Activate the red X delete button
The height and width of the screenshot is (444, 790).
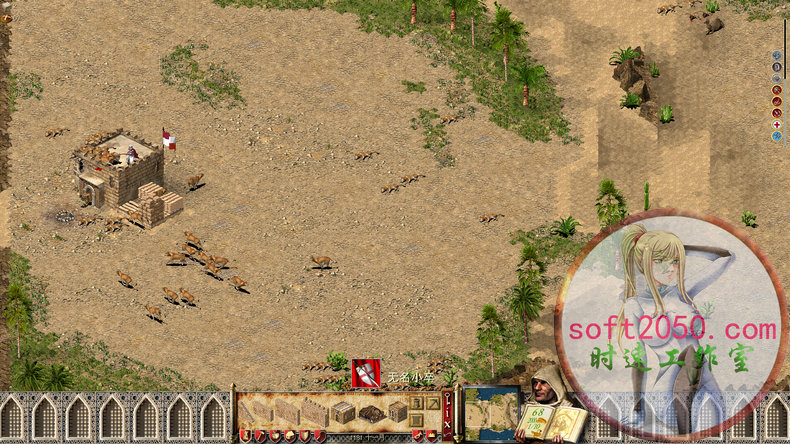447,426
